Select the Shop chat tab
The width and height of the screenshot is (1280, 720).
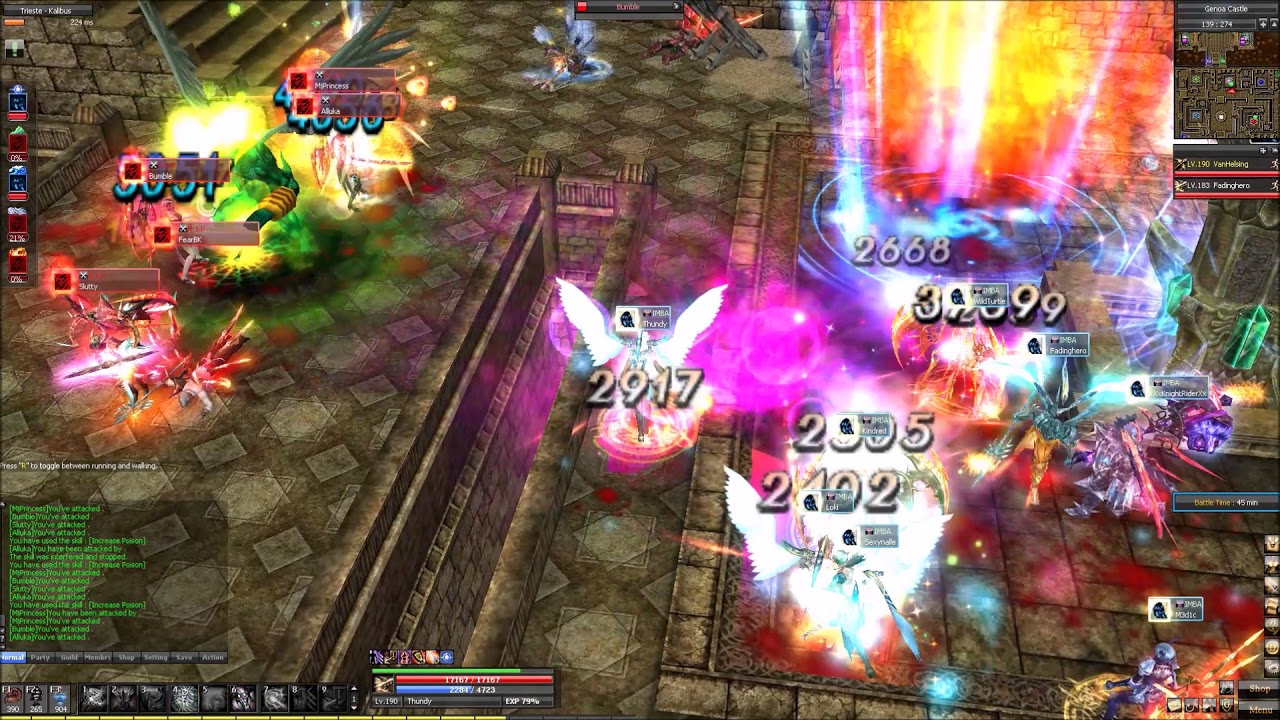[x=126, y=657]
